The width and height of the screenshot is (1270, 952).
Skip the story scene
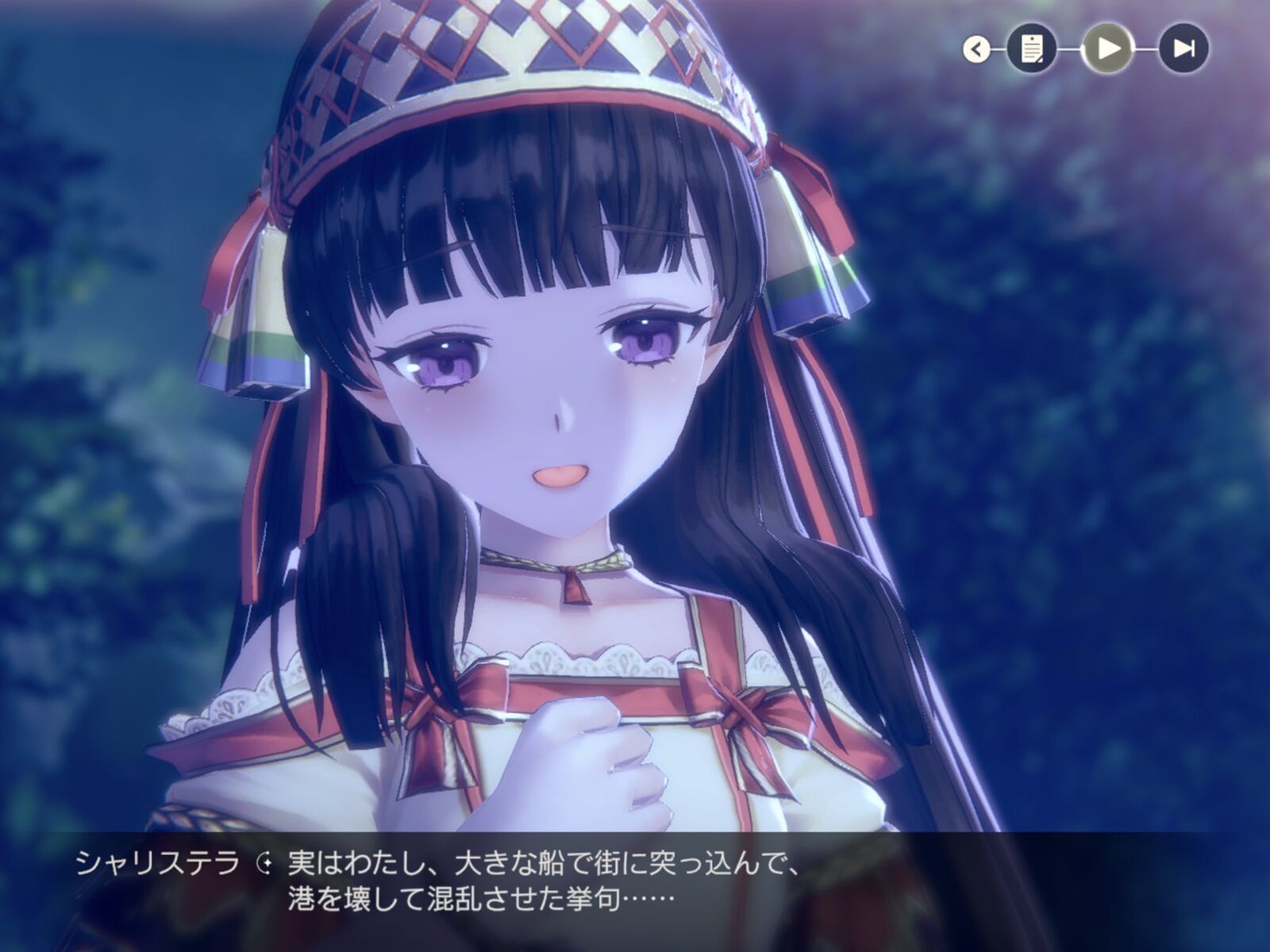(1183, 49)
